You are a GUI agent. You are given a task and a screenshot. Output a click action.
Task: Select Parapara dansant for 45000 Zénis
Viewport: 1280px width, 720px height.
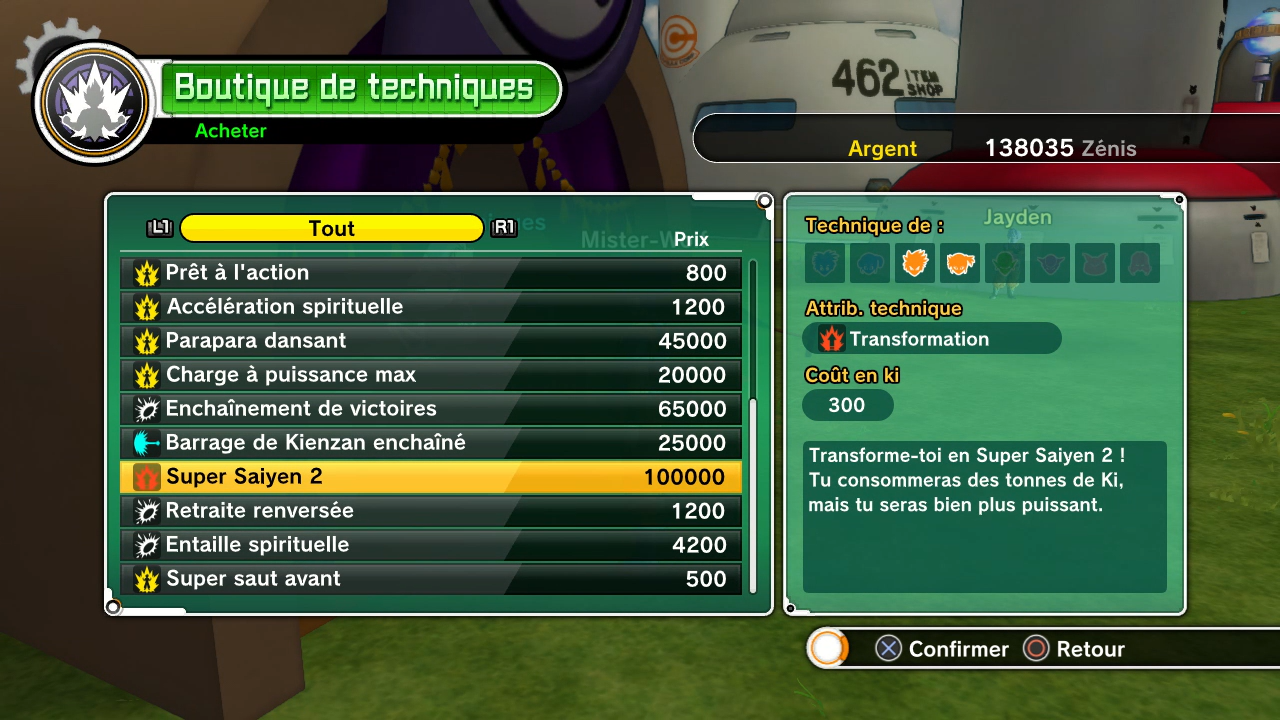(430, 341)
